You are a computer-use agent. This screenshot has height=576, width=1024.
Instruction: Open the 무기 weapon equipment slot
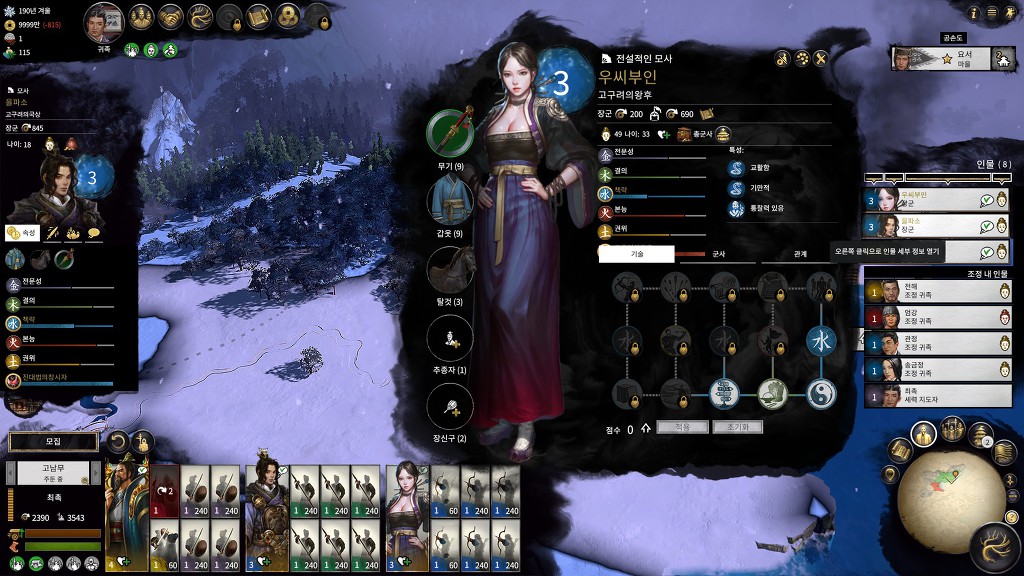(x=450, y=132)
